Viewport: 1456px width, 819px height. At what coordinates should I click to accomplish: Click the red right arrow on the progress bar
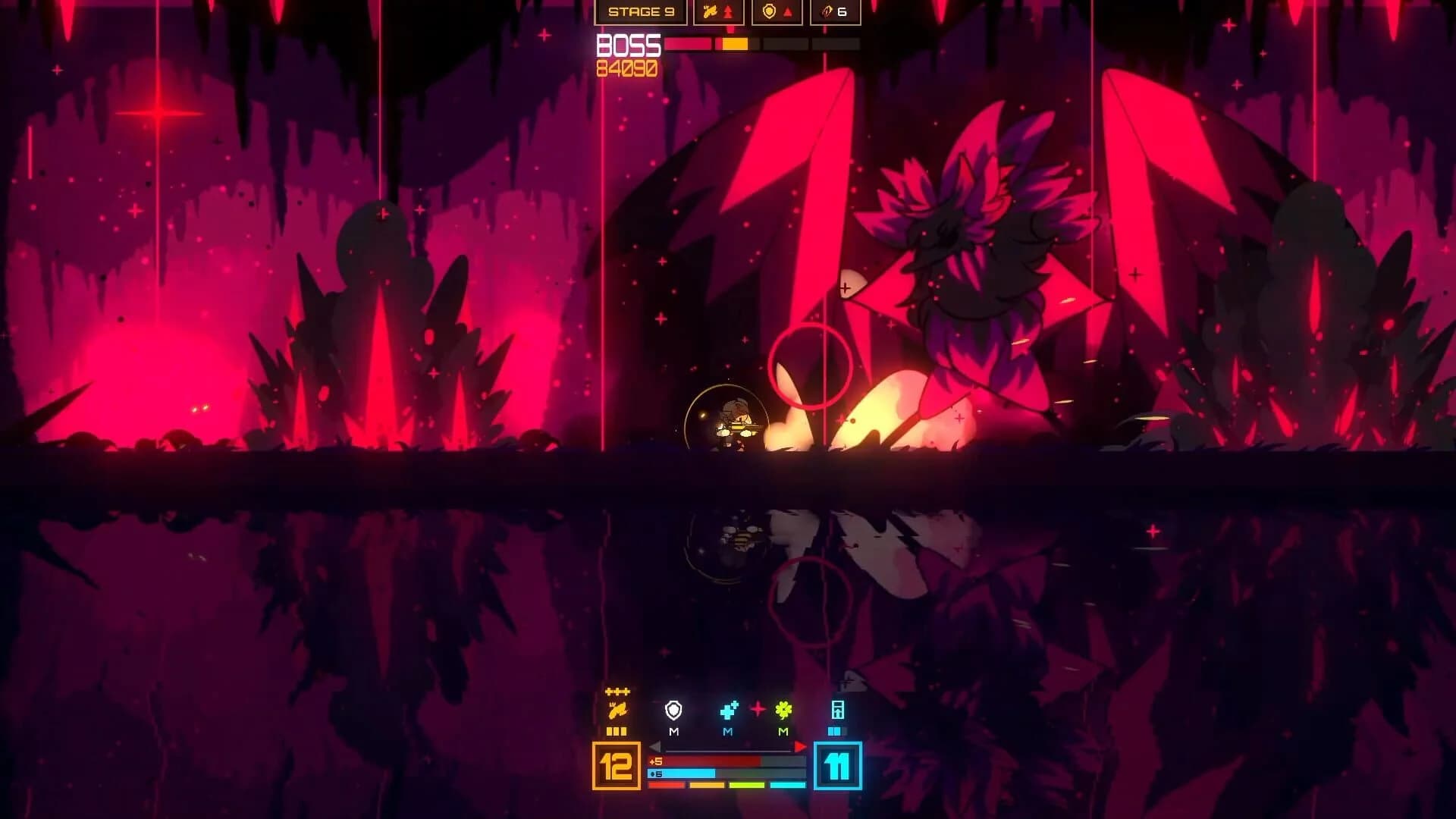799,747
